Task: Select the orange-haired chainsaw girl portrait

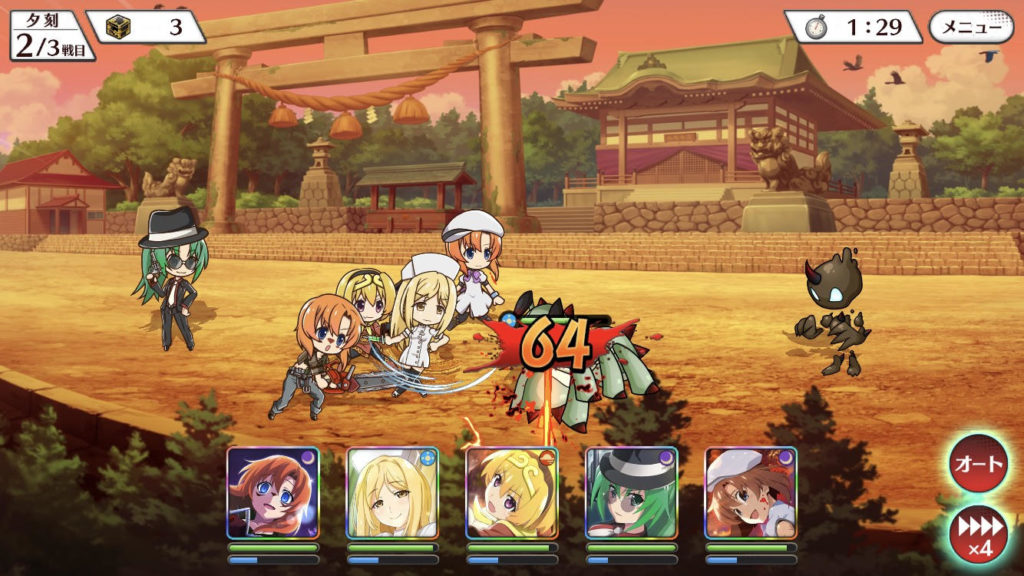Action: tap(272, 493)
